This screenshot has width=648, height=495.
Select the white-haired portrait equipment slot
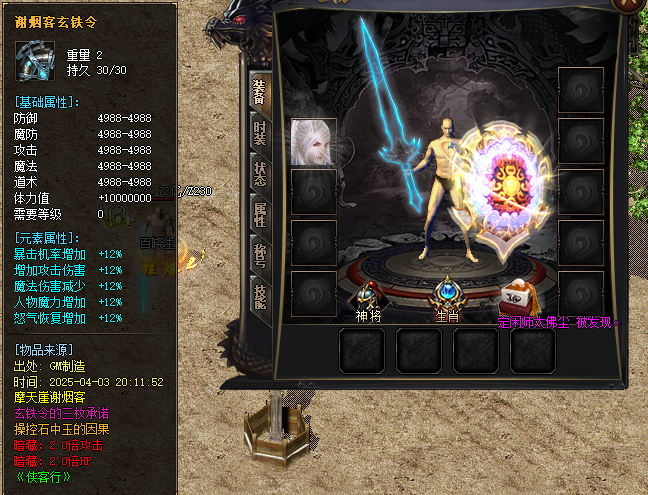point(311,141)
